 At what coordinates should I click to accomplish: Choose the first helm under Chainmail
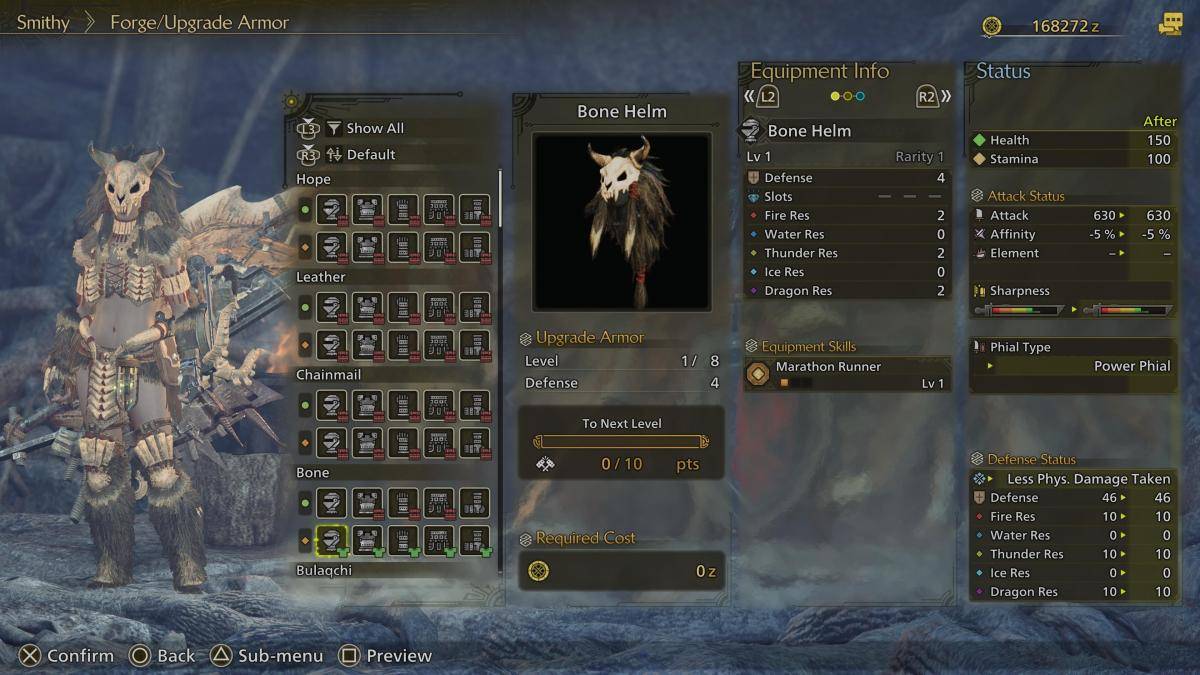[x=332, y=405]
